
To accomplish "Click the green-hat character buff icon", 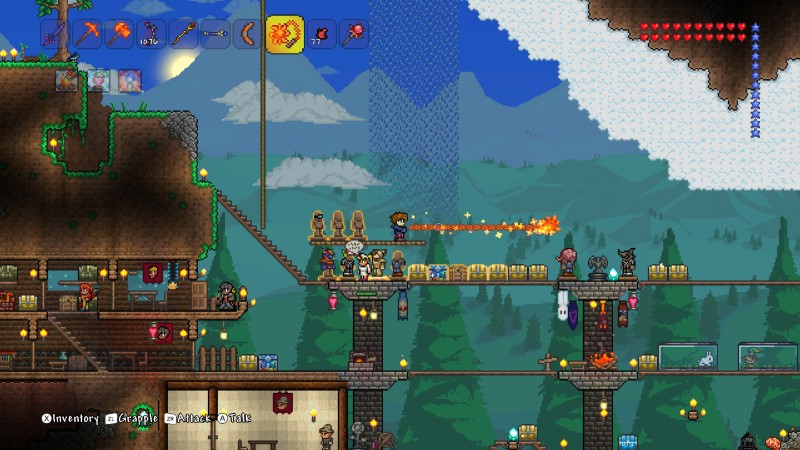I will click(x=99, y=80).
